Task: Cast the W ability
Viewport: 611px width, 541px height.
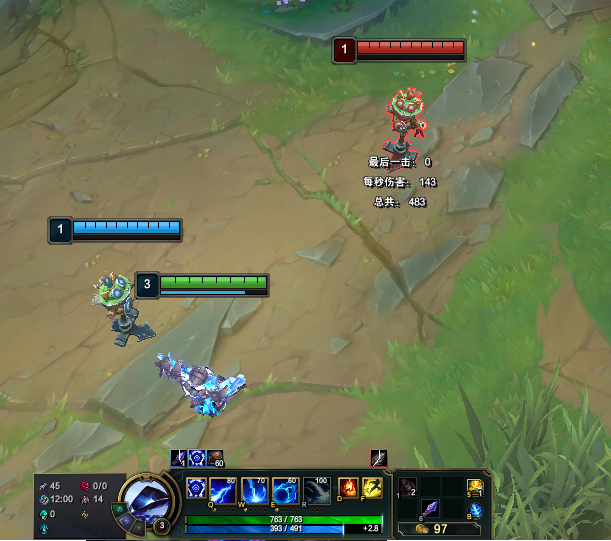Action: tap(254, 490)
